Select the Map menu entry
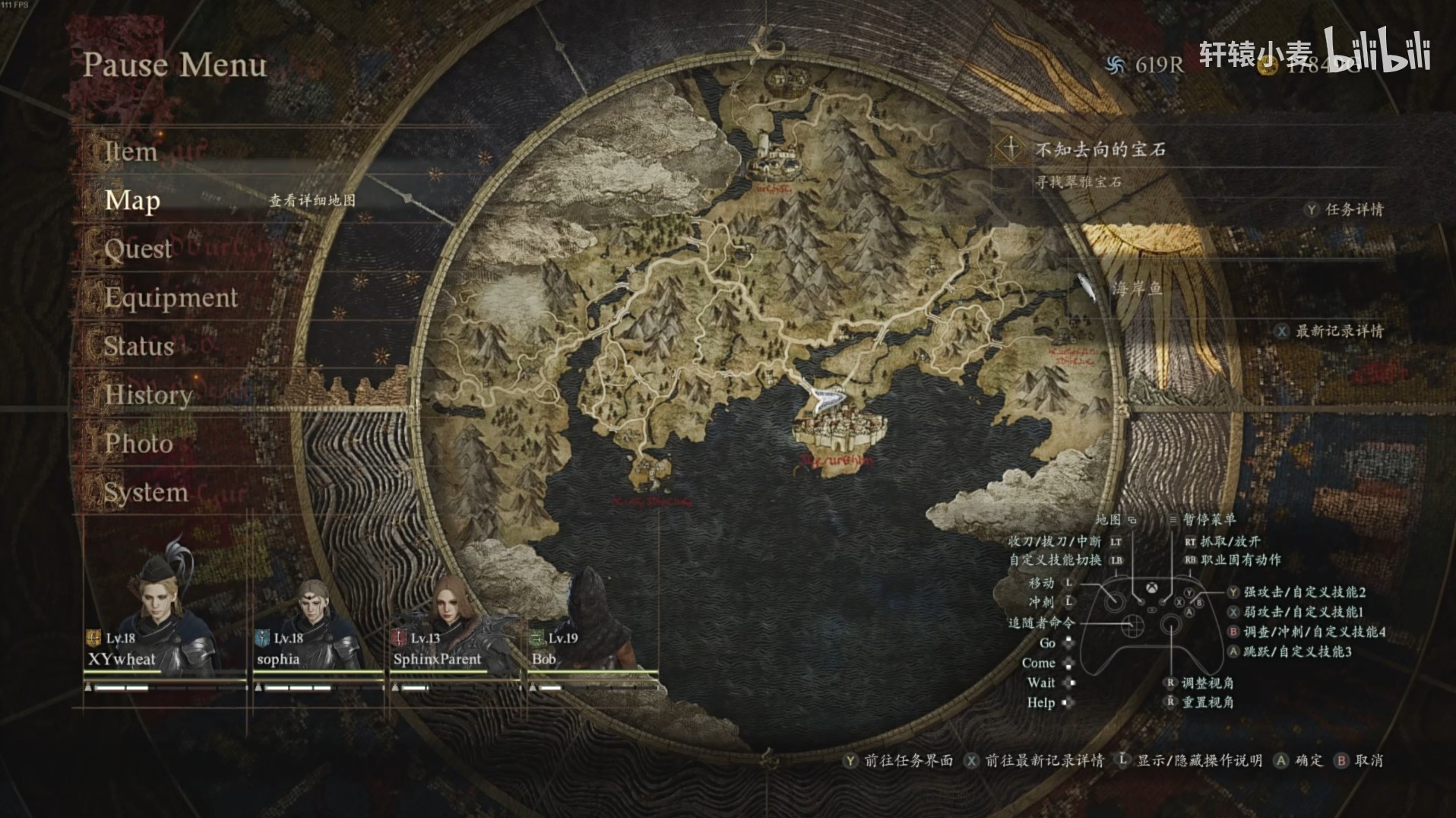1456x818 pixels. pyautogui.click(x=132, y=200)
